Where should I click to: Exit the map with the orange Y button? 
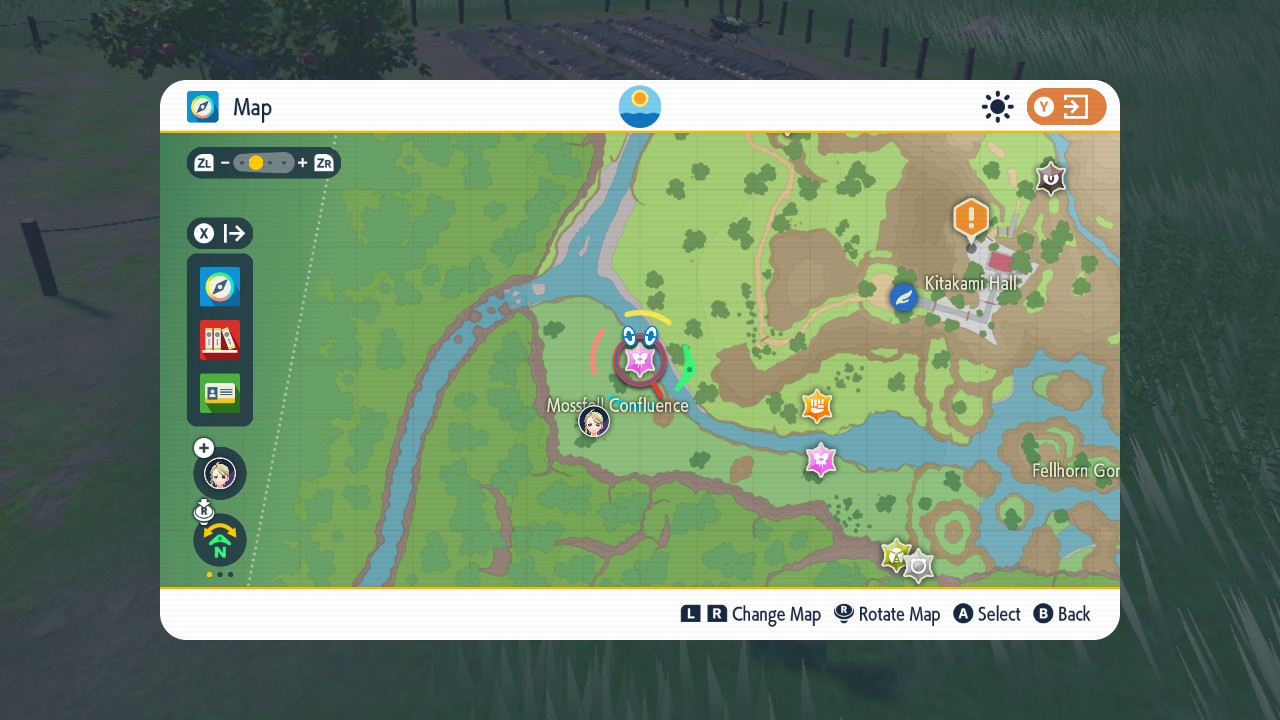[x=1066, y=107]
